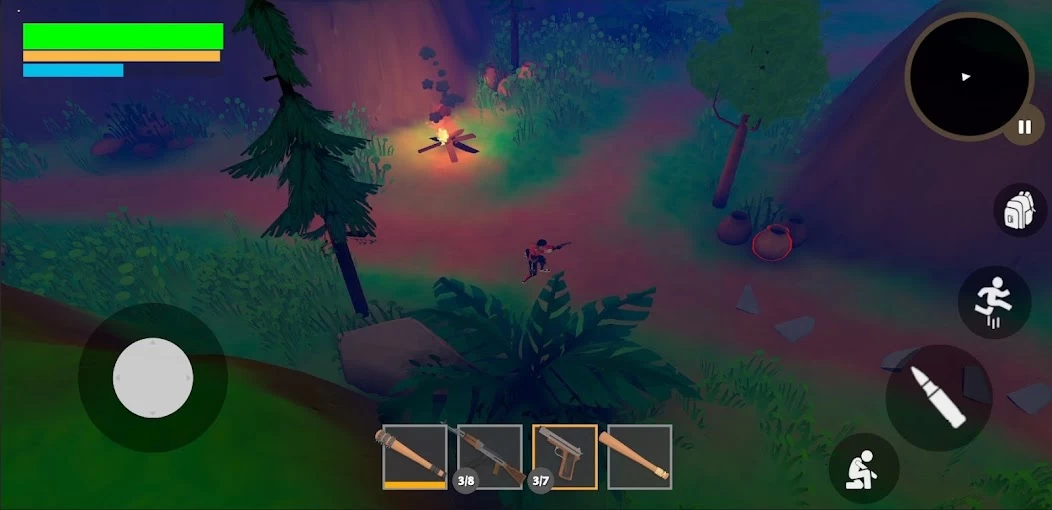The image size is (1052, 510).
Task: Select the spiked bat hotbar slot
Action: tap(415, 457)
